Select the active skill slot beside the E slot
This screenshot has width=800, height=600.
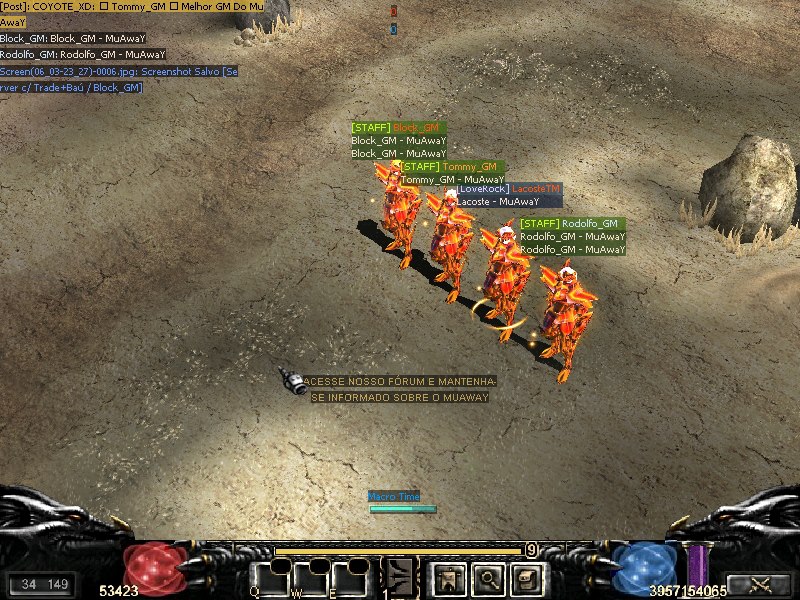[x=400, y=578]
